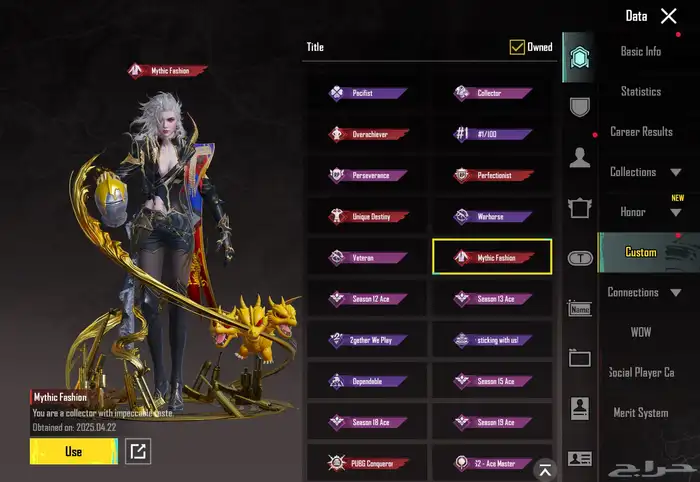
Task: Select the Warhorse title
Action: [x=492, y=216]
